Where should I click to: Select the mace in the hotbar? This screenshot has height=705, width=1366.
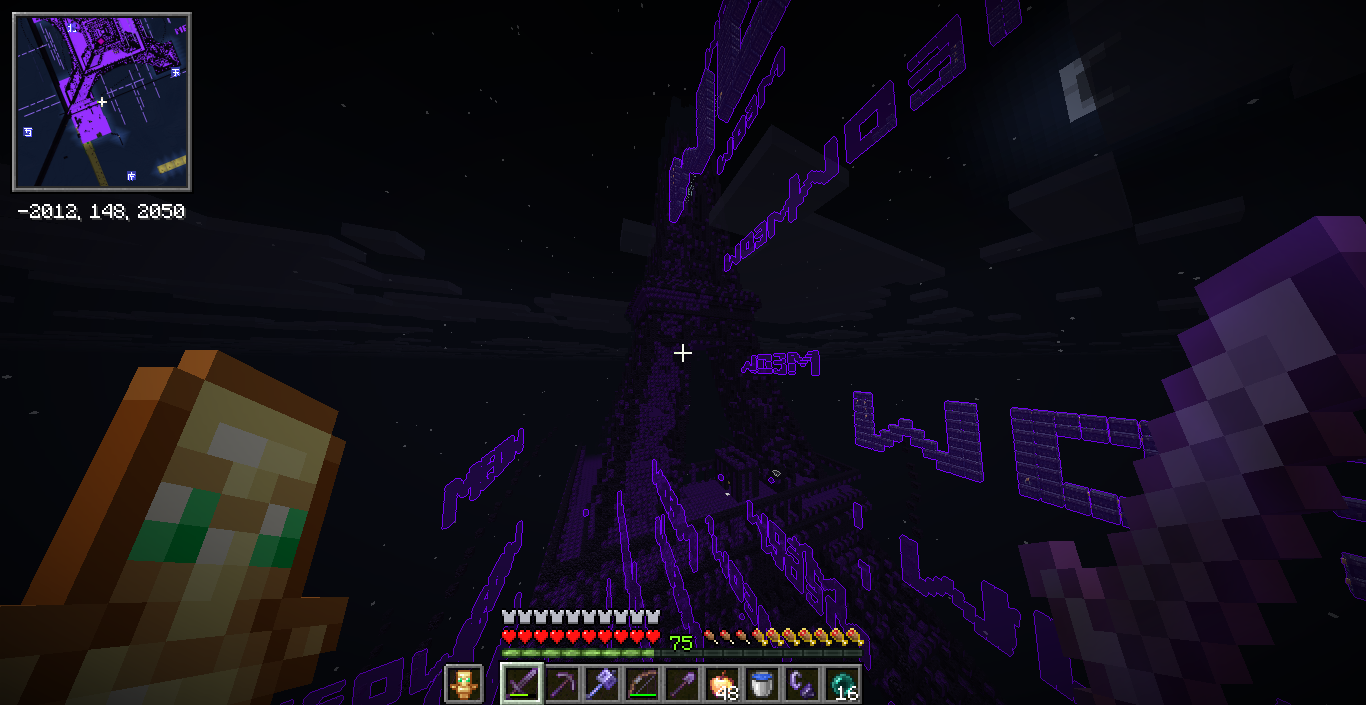tap(602, 684)
